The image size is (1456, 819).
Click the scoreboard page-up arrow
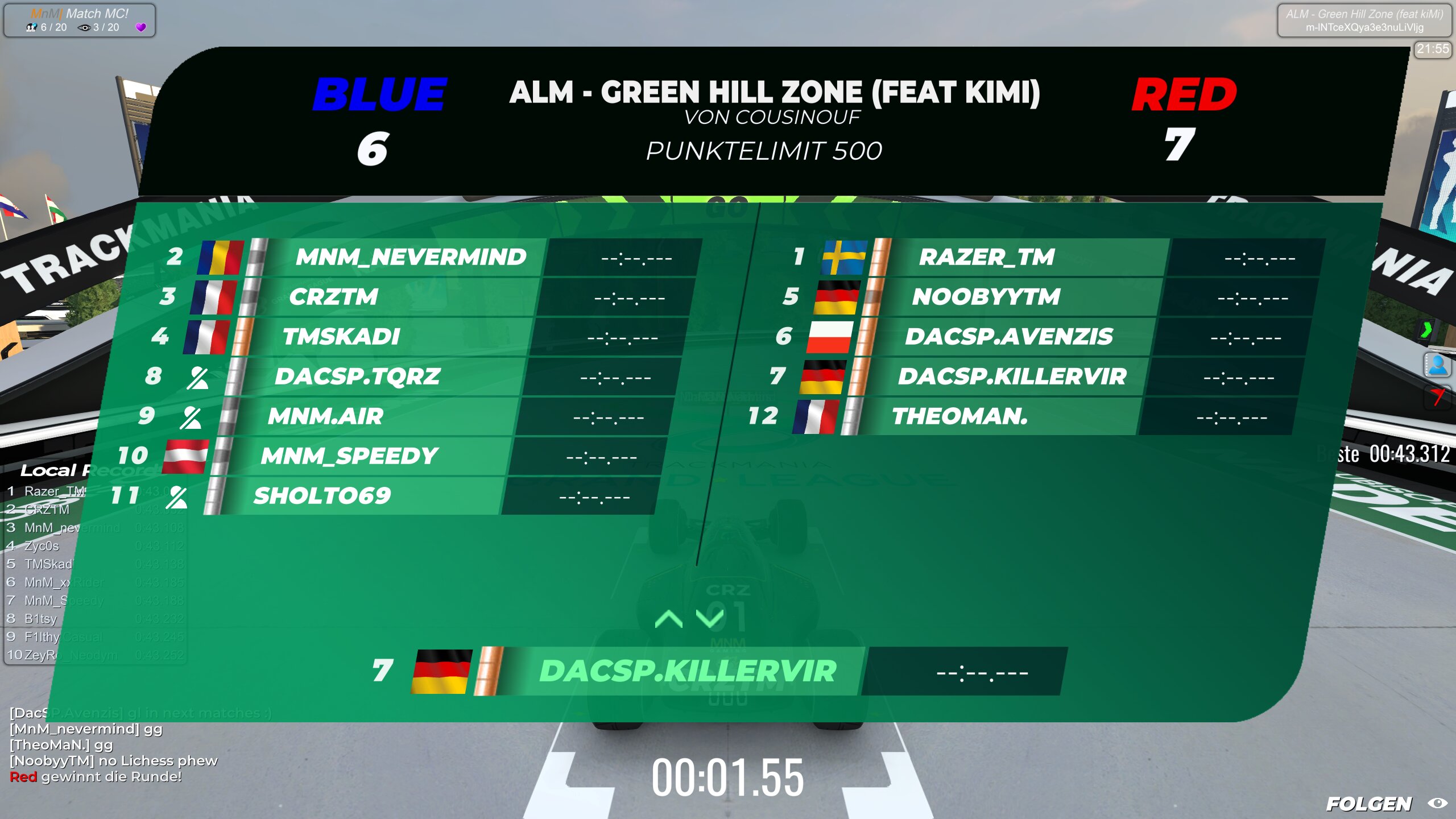click(668, 619)
